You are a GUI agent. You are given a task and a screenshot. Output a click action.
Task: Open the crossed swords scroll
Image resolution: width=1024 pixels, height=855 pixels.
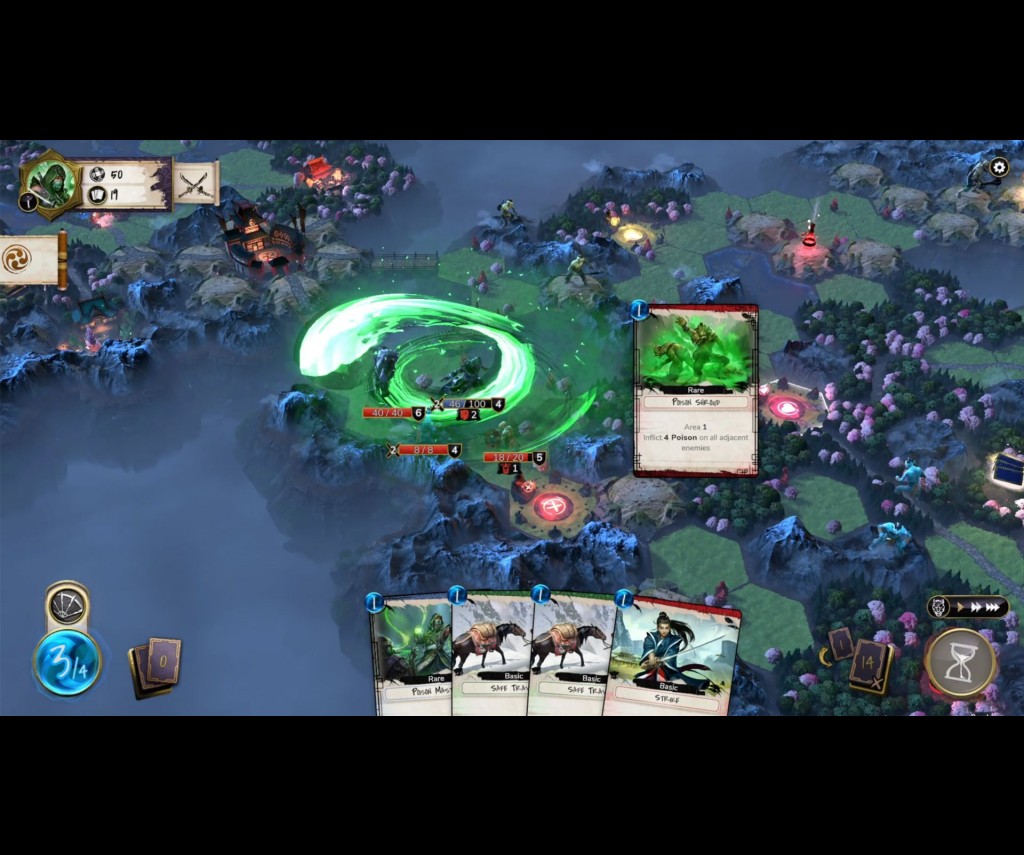pyautogui.click(x=195, y=184)
